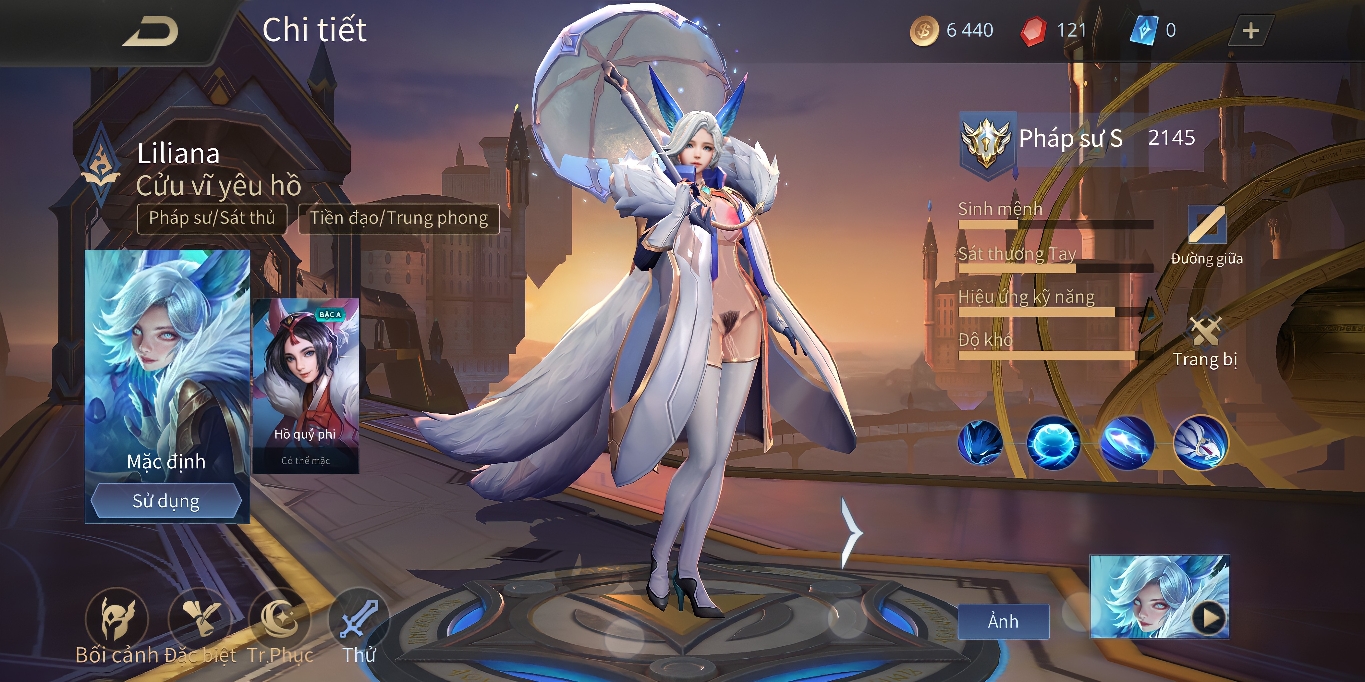This screenshot has width=1365, height=682.
Task: Open the Đặc biệt icon
Action: point(199,620)
